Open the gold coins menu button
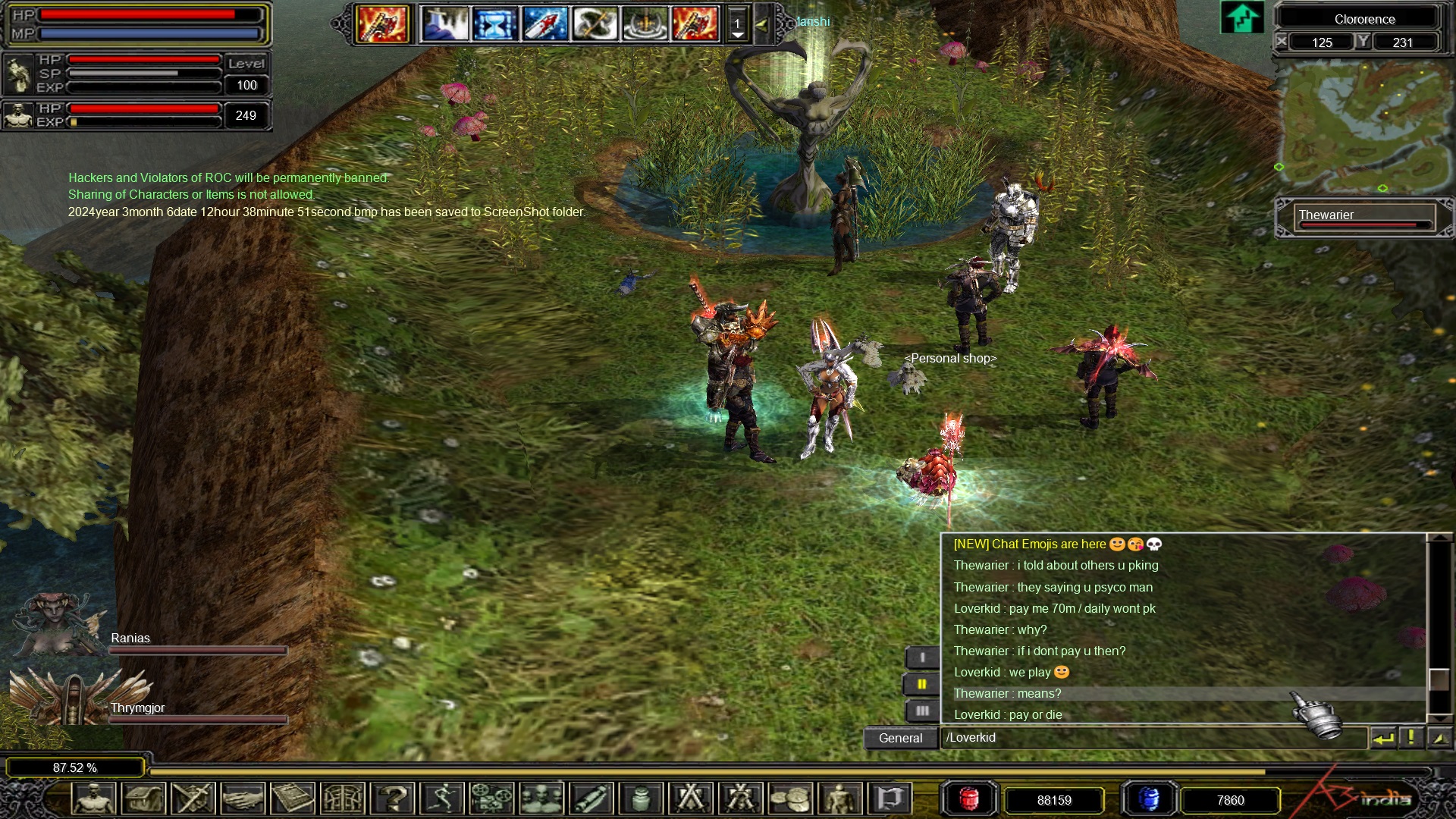The height and width of the screenshot is (819, 1456). [x=789, y=799]
